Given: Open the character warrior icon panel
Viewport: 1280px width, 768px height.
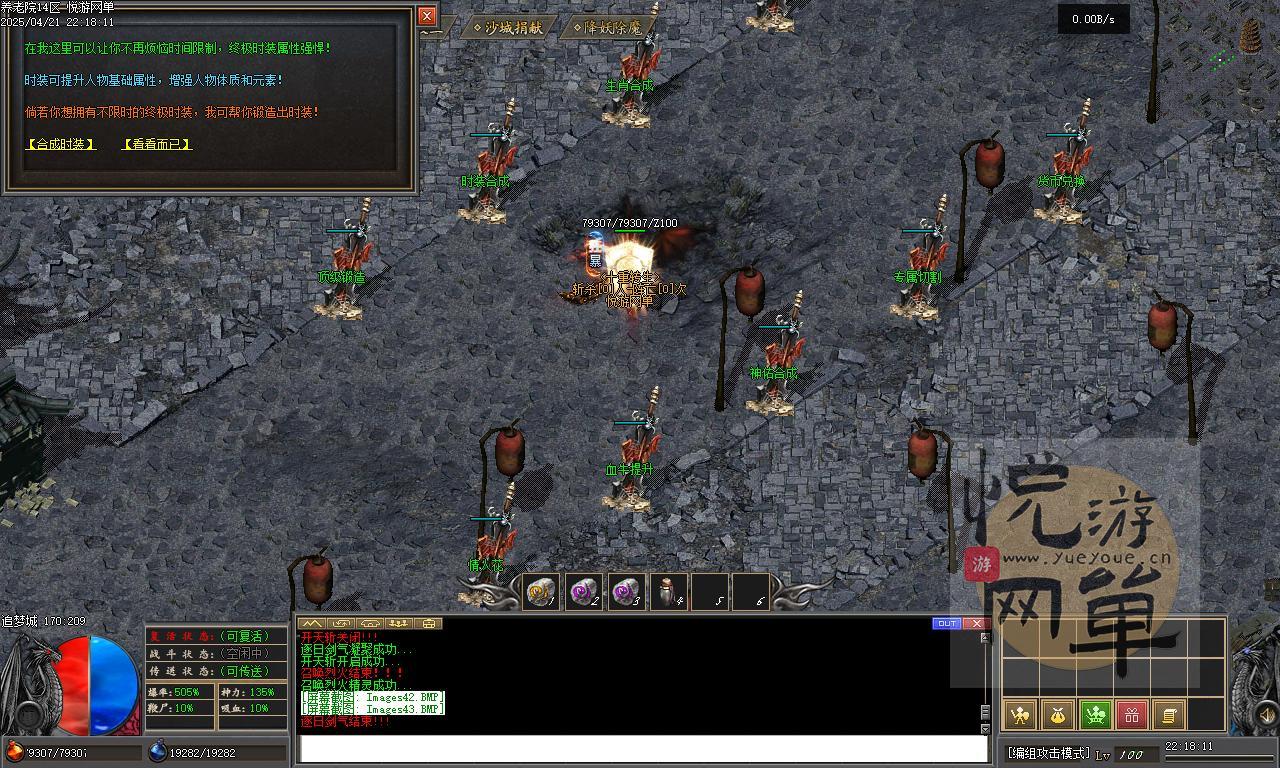Looking at the screenshot, I should click(x=1019, y=715).
